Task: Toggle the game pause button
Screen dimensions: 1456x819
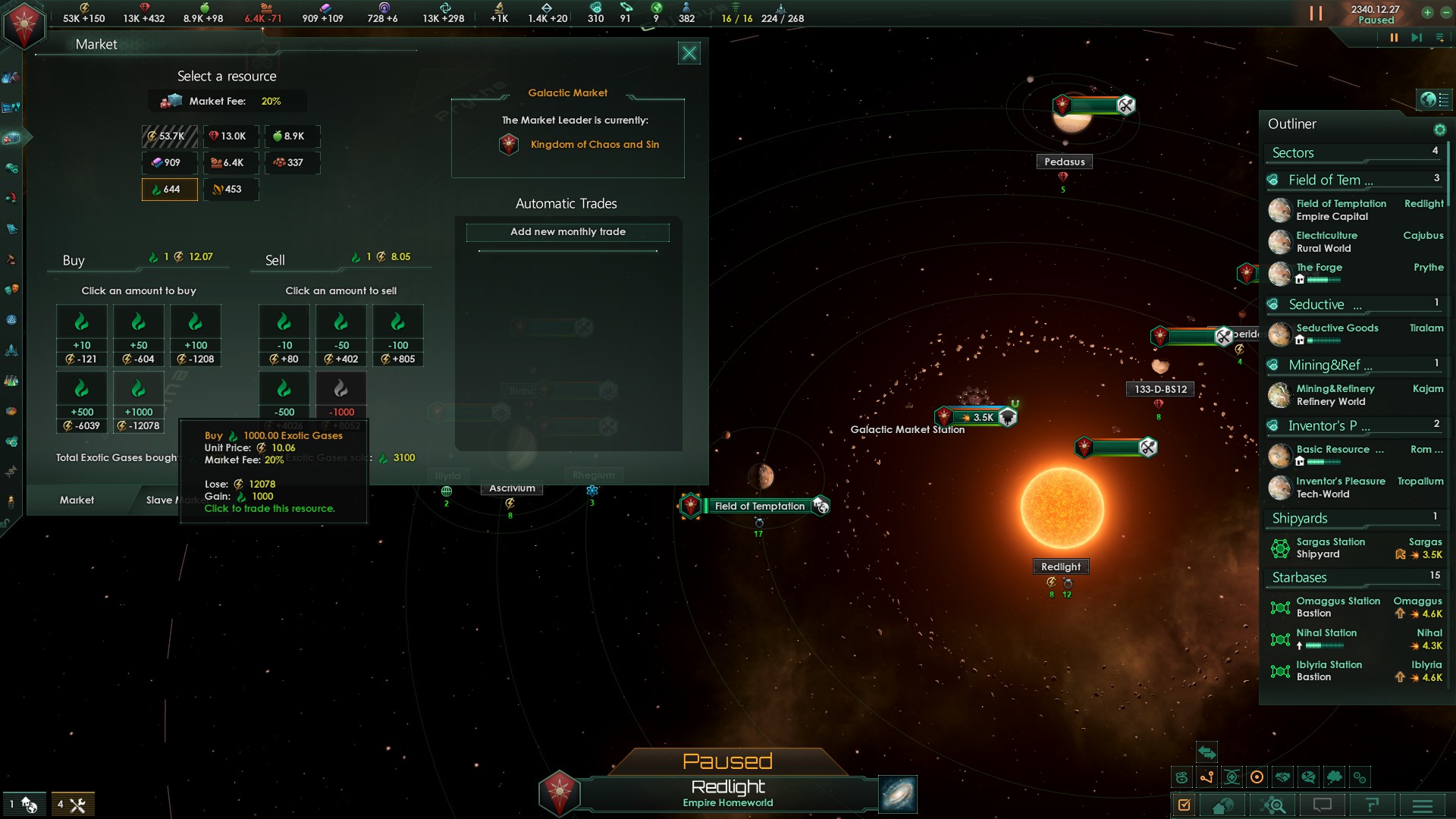Action: point(1394,38)
